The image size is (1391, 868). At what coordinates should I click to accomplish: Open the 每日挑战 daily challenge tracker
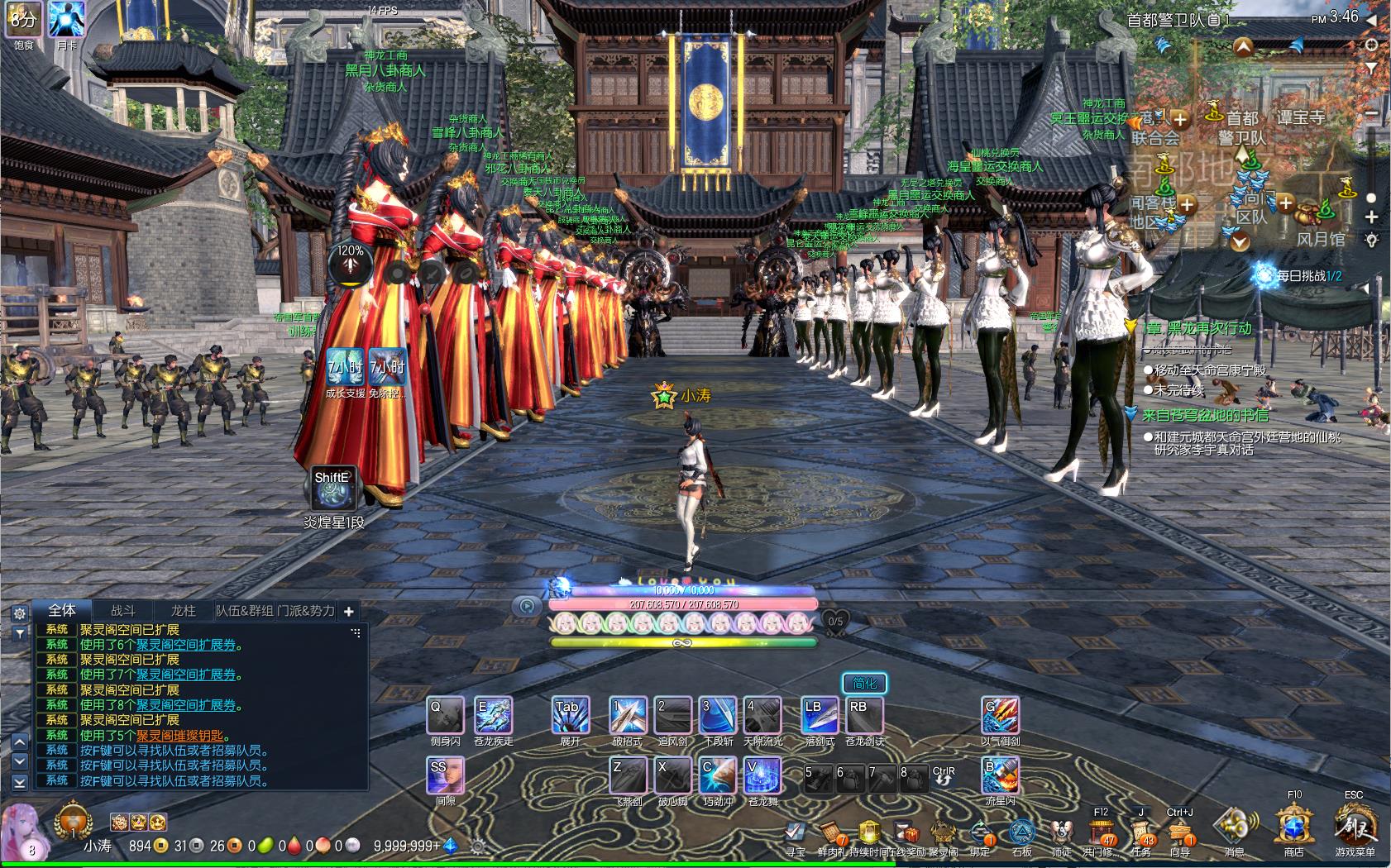click(x=1308, y=276)
